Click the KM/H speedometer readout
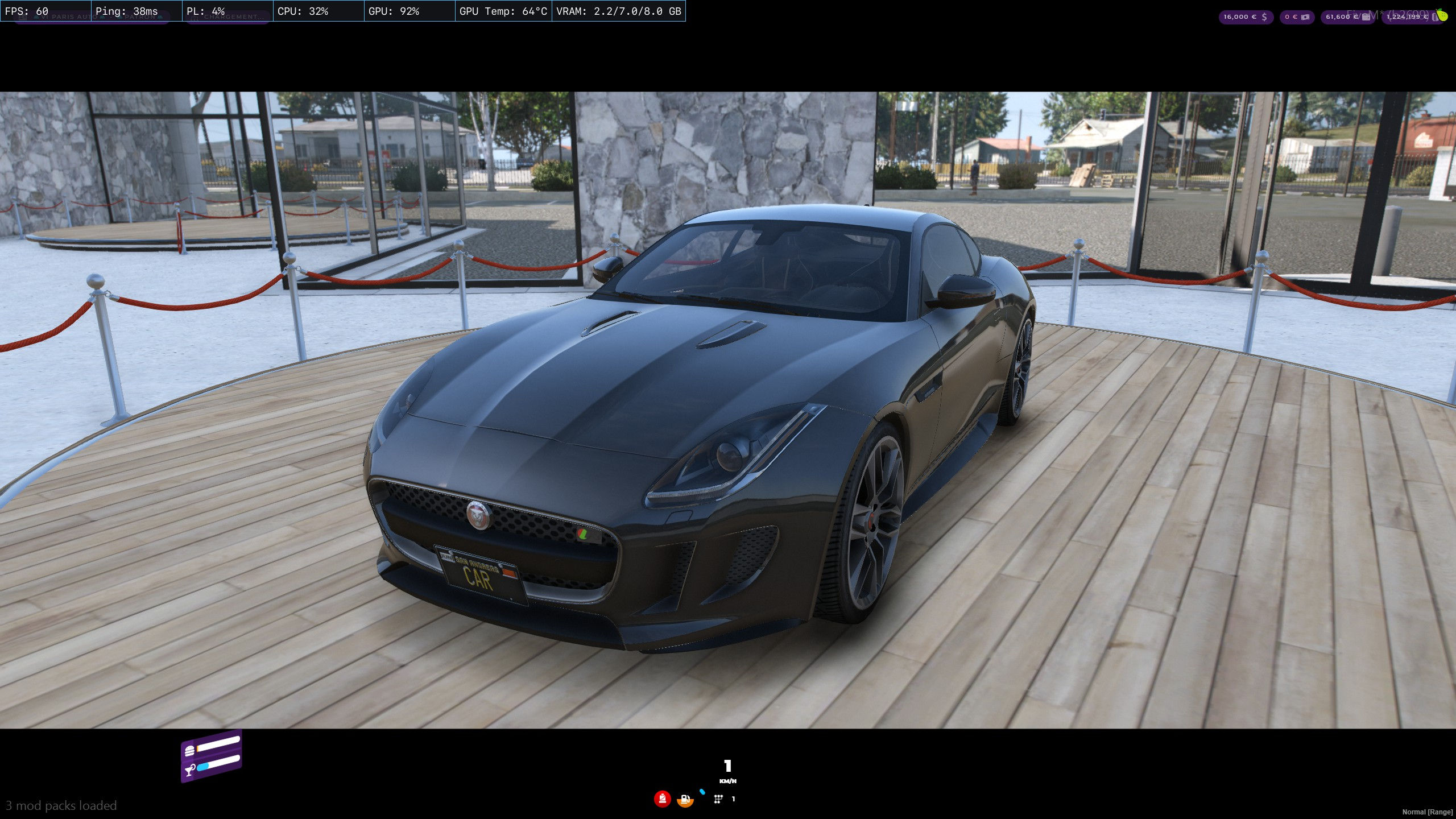Viewport: 1456px width, 819px height. 728,781
